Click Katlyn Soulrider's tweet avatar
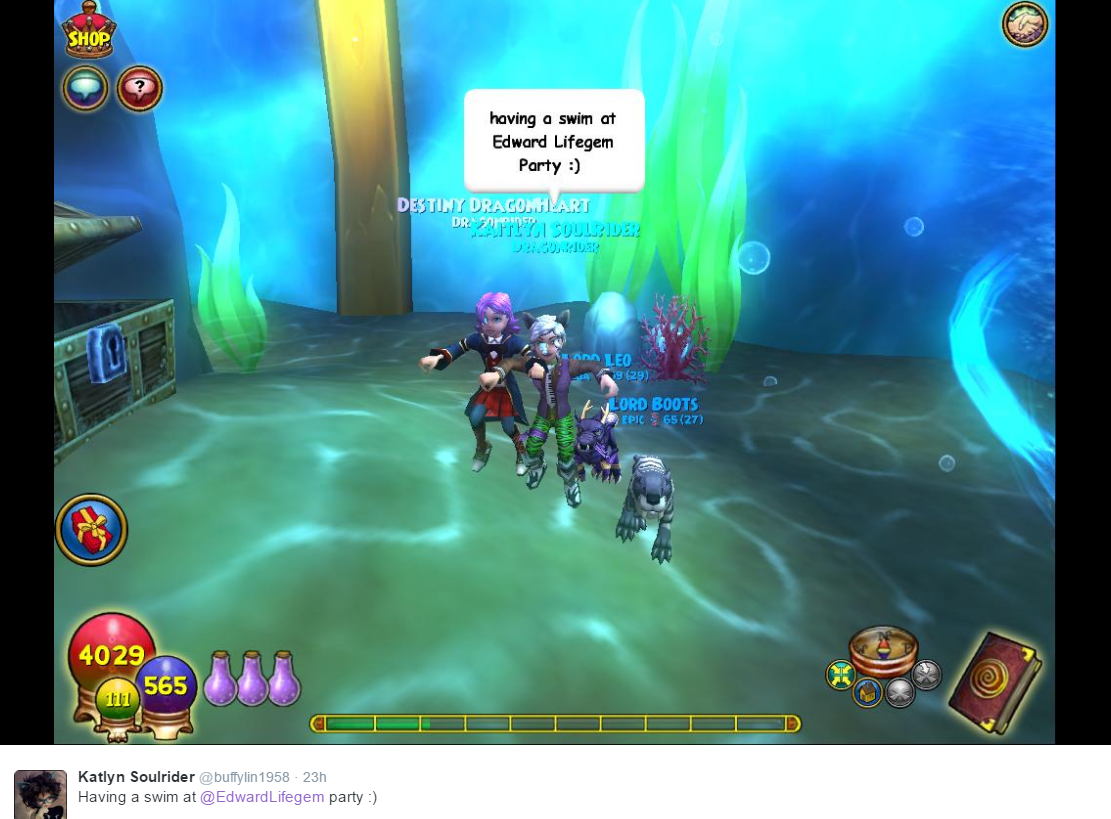Viewport: 1111px width, 819px height. pos(40,795)
